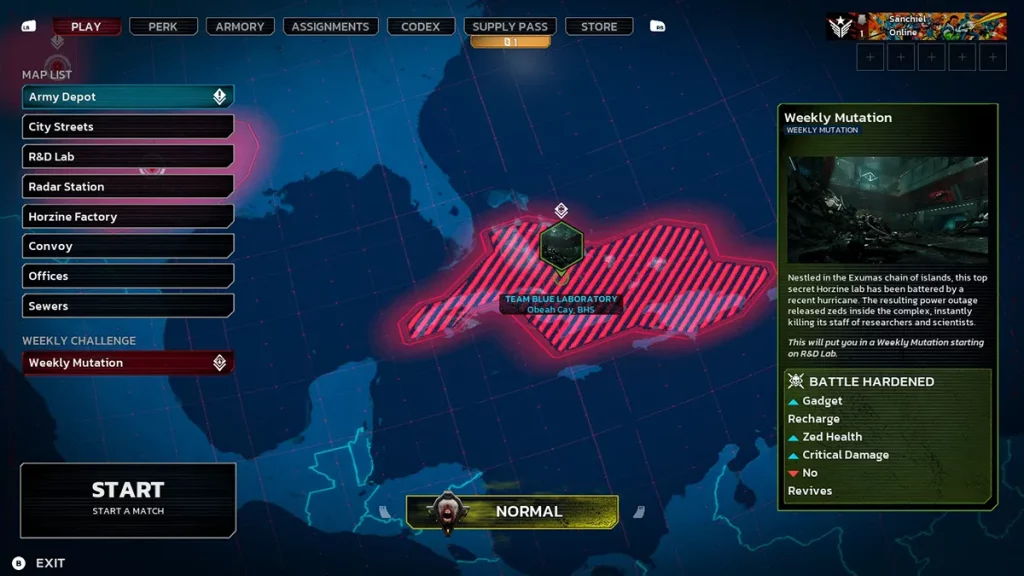
Task: Switch to the PLAY tab
Action: pyautogui.click(x=86, y=27)
